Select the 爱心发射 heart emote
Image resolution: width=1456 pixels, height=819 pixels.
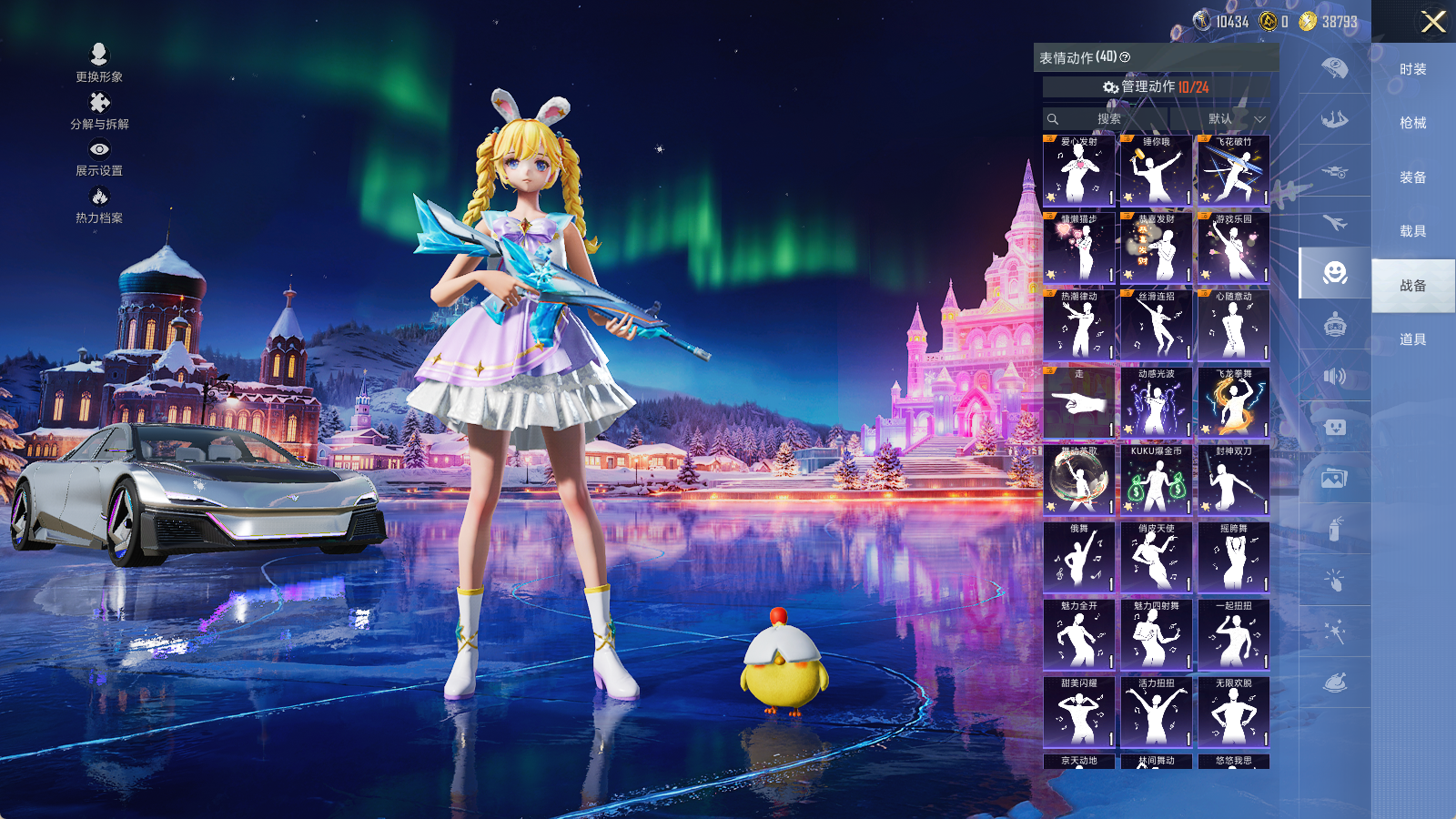pos(1078,170)
